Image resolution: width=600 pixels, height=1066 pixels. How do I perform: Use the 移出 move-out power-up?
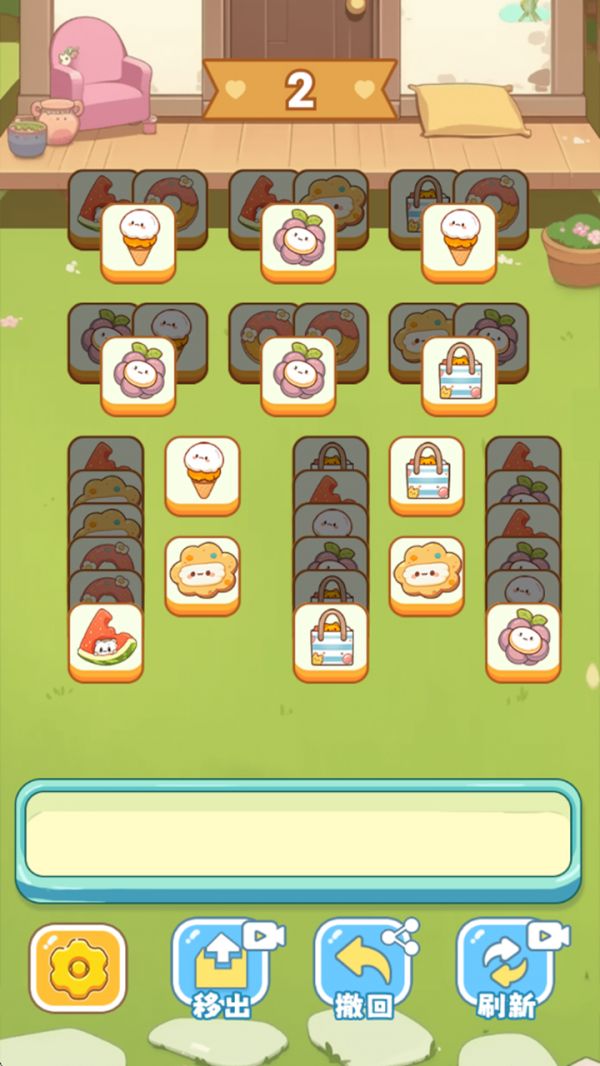220,967
